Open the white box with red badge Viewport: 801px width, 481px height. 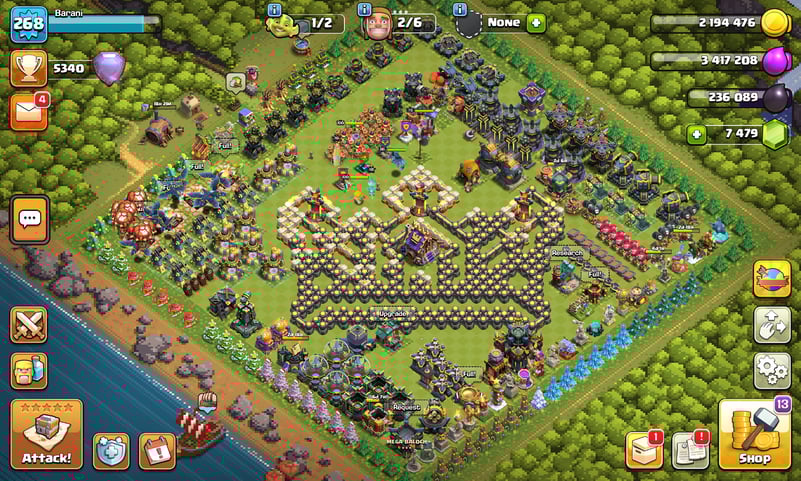pyautogui.click(x=644, y=450)
